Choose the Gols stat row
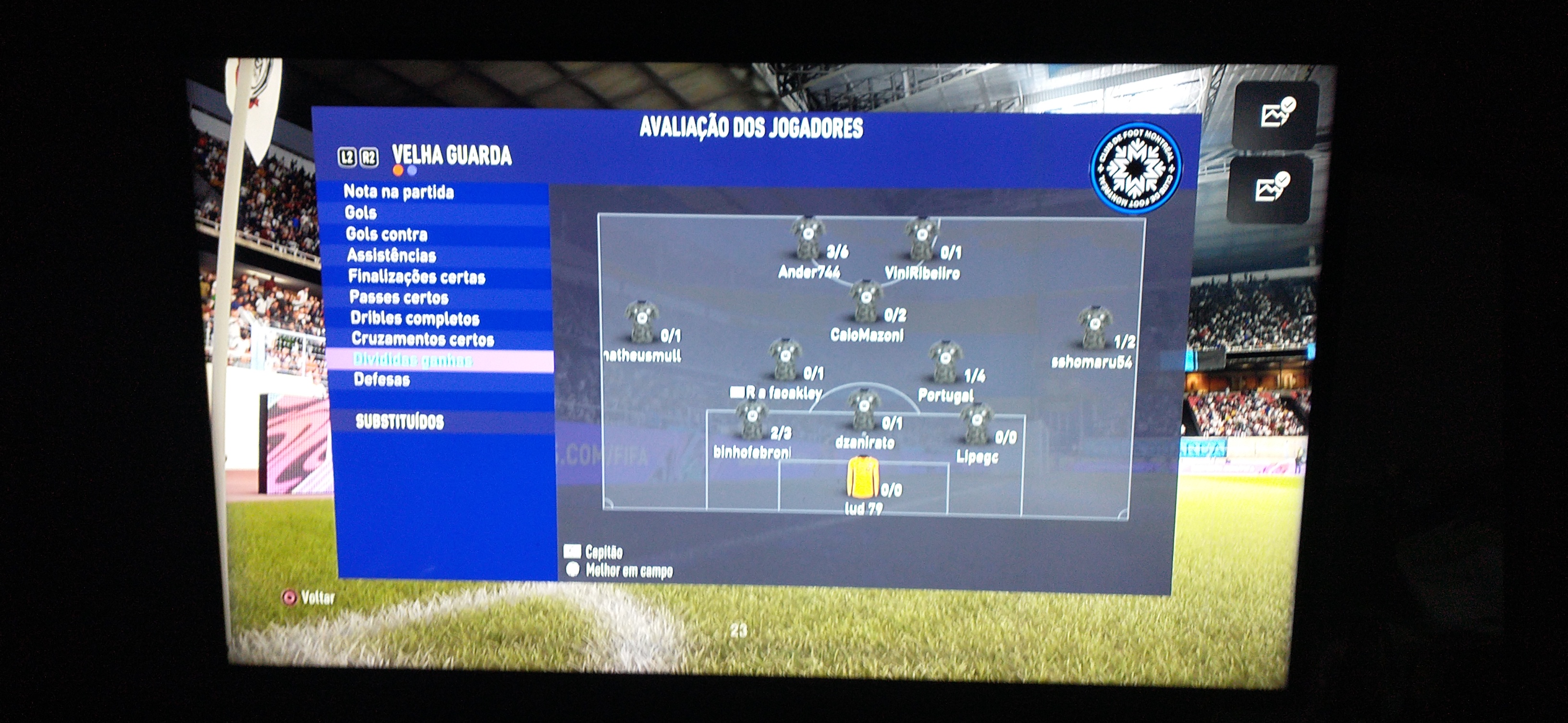This screenshot has width=1568, height=723. point(360,213)
